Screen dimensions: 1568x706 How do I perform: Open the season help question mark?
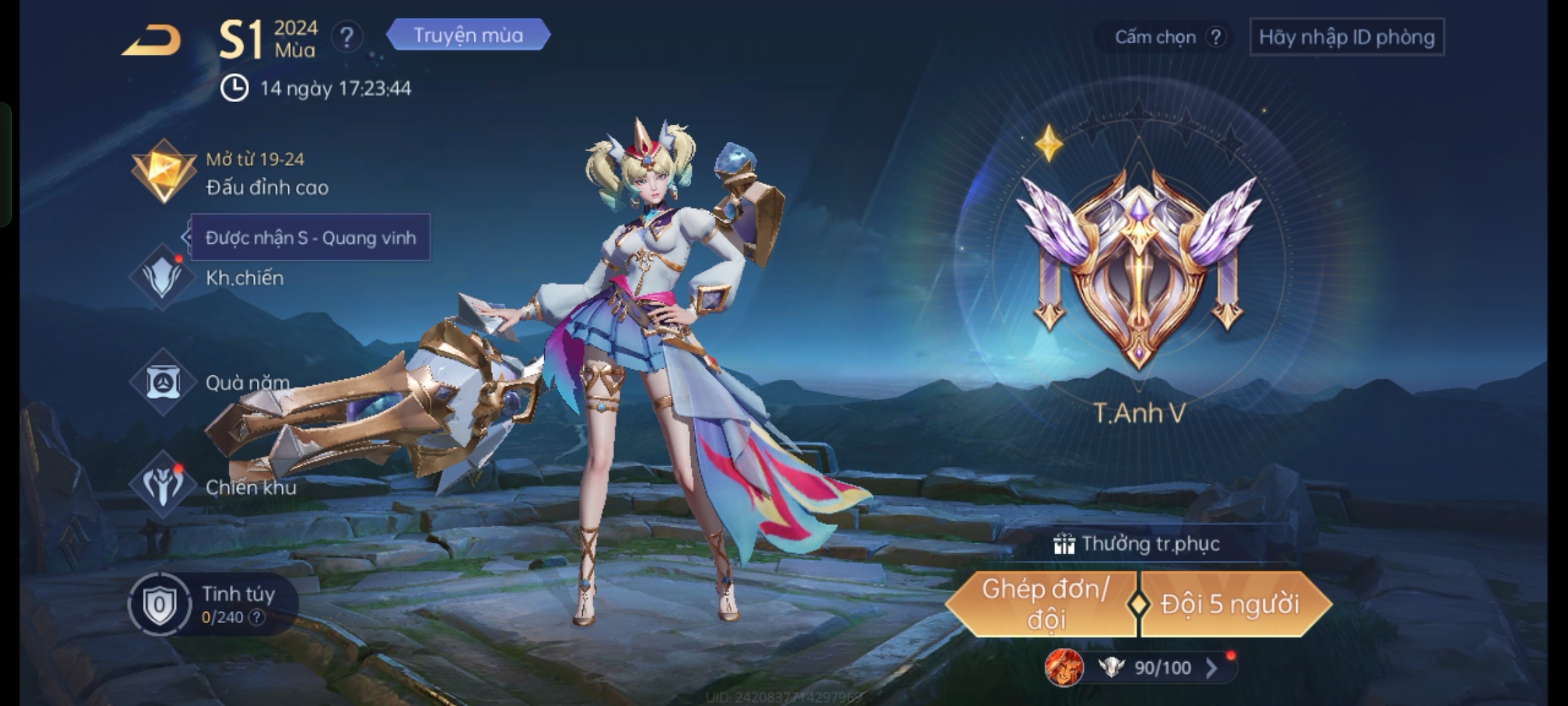point(347,37)
